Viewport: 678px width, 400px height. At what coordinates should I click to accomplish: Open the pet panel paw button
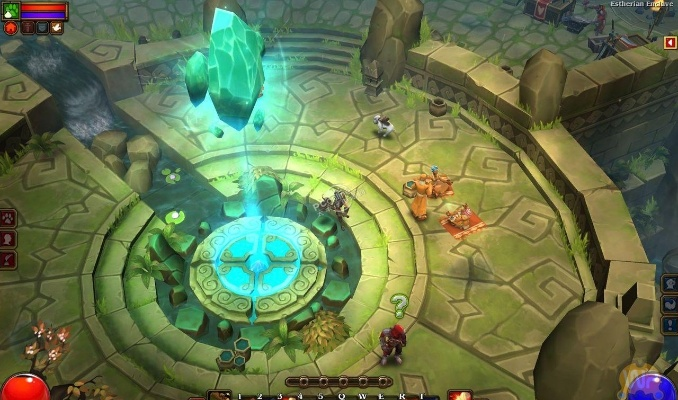(8, 217)
